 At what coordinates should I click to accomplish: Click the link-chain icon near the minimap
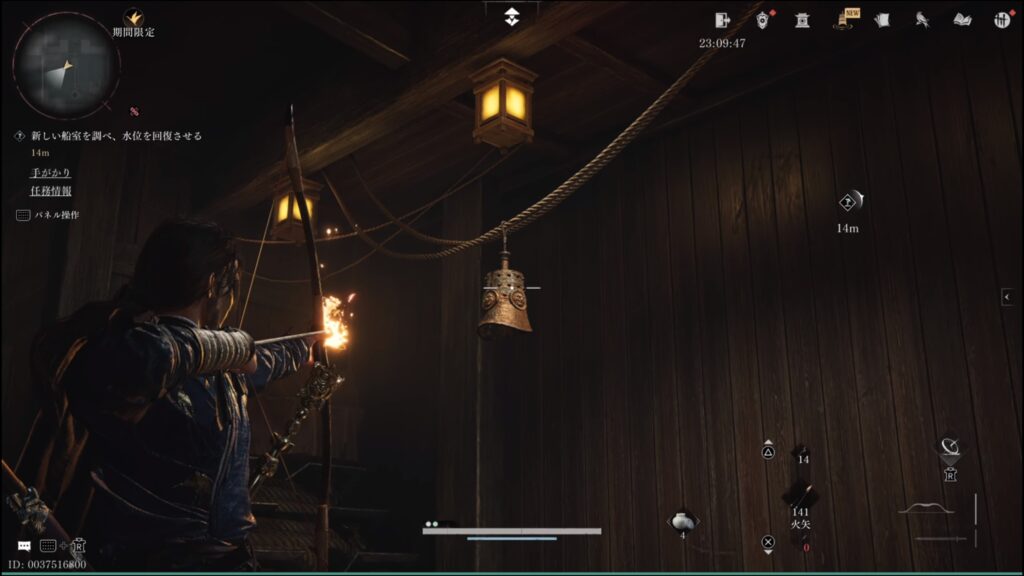(x=134, y=111)
